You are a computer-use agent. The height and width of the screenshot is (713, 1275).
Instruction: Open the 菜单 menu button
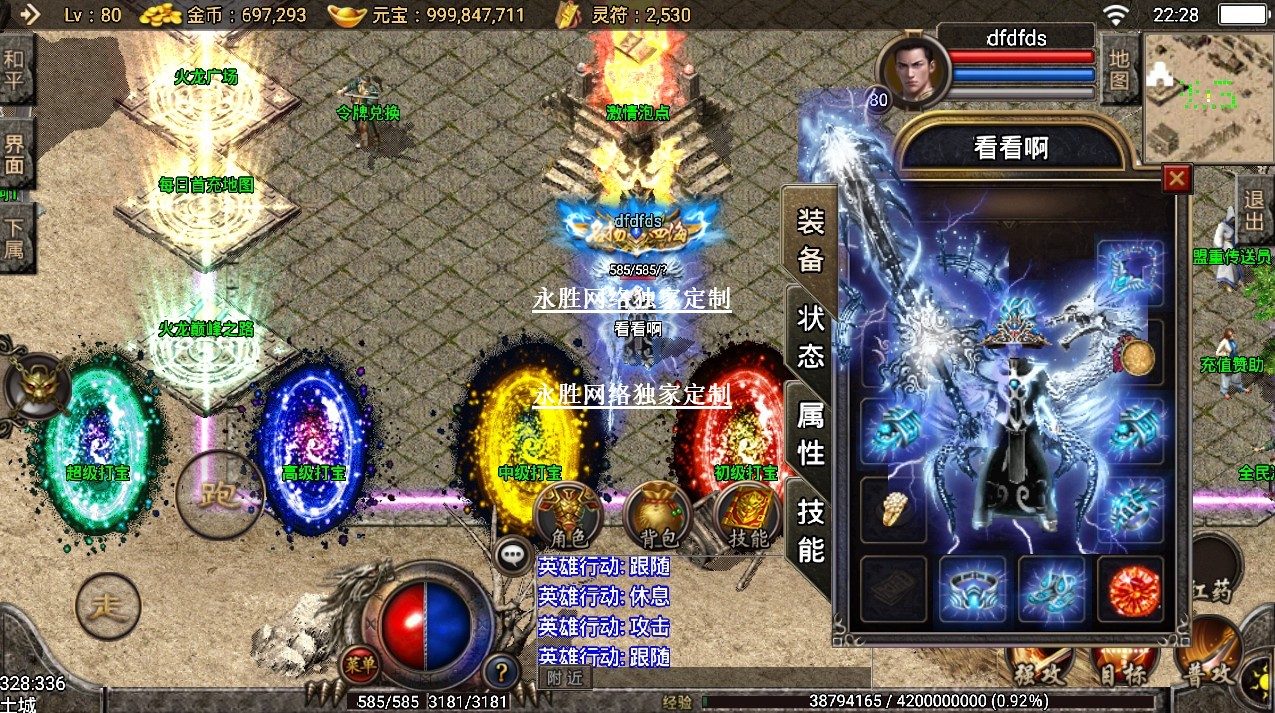359,663
